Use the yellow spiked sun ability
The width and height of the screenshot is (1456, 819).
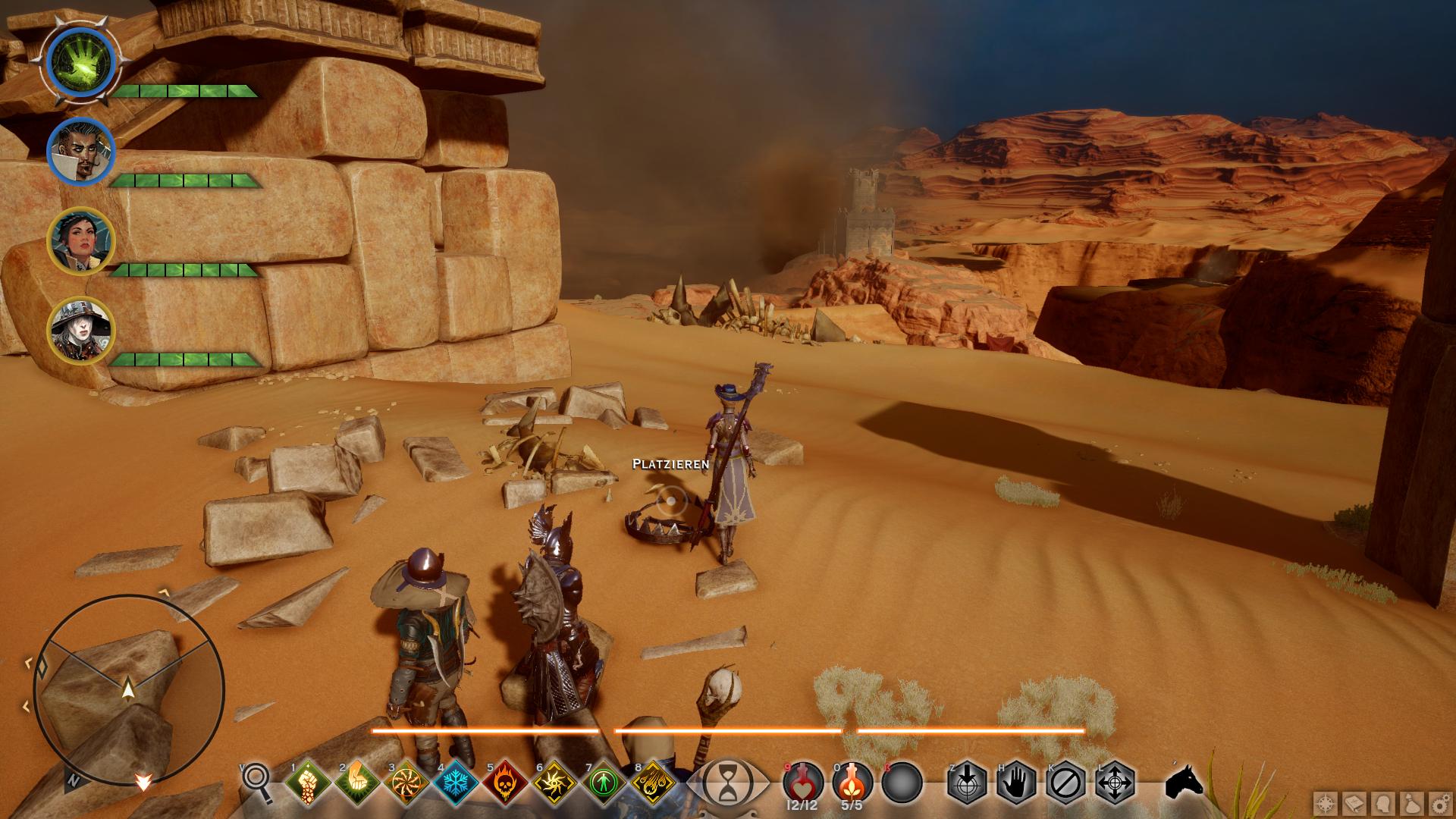point(554,783)
